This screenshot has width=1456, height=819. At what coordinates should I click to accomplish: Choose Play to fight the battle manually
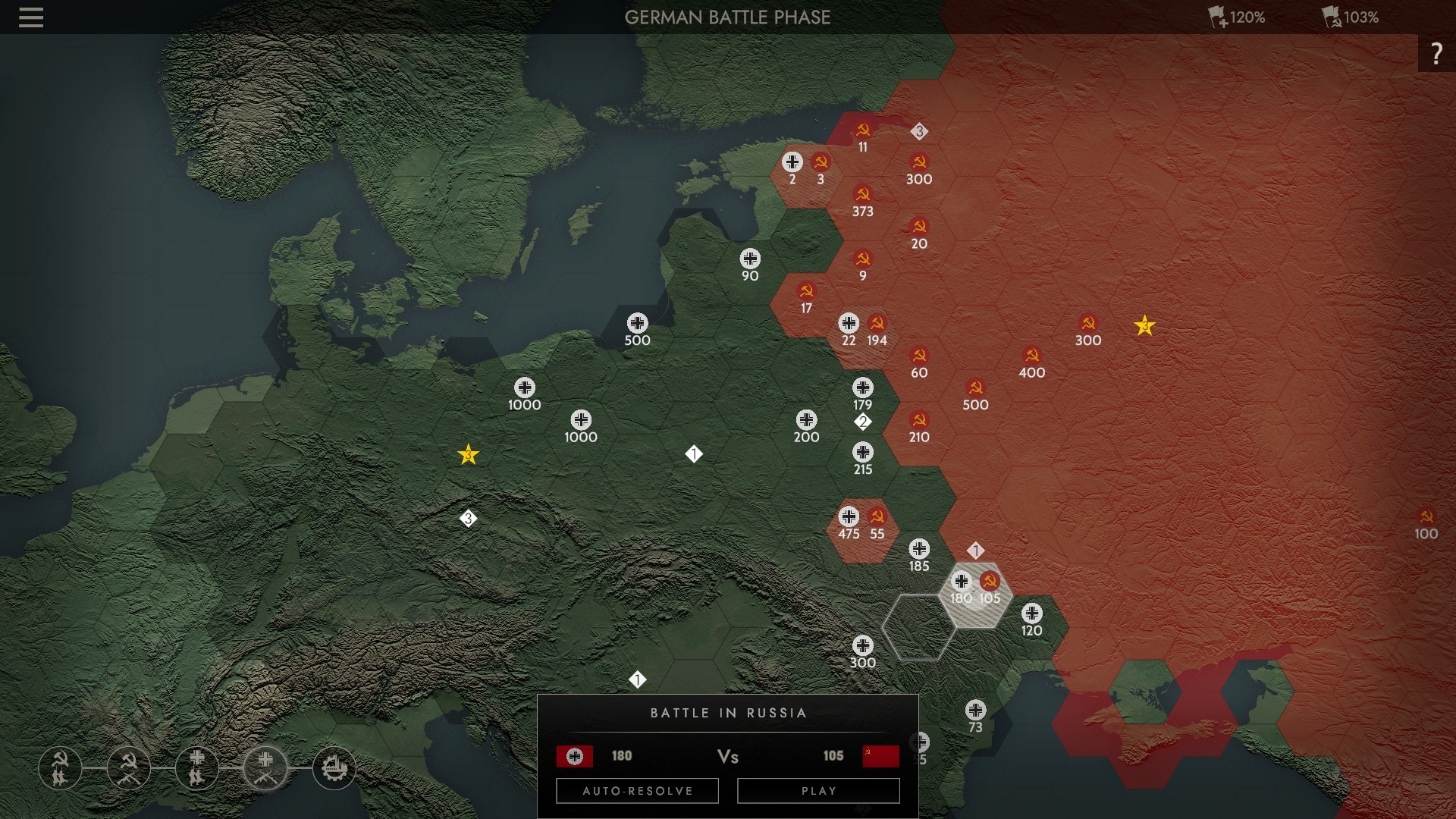(818, 791)
